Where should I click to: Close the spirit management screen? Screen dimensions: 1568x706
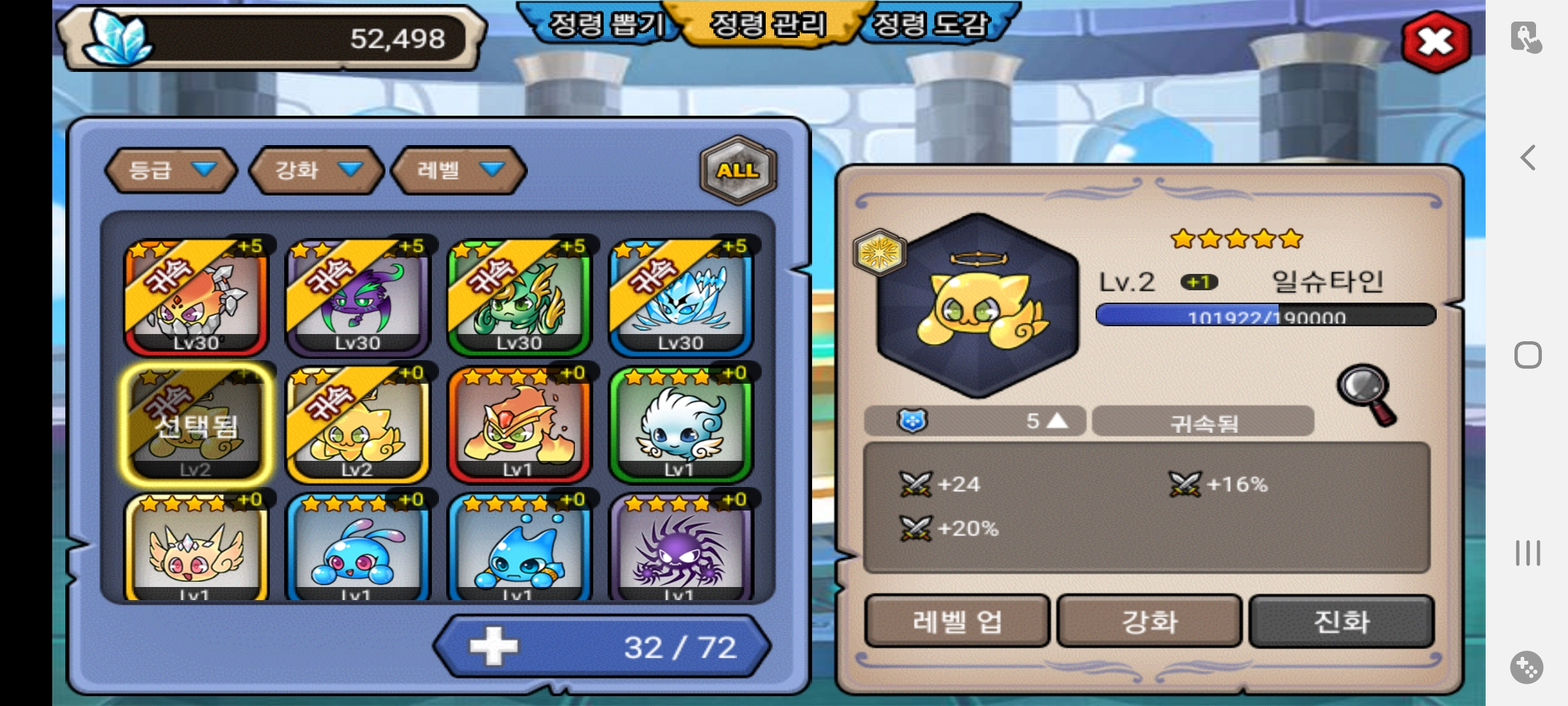[x=1435, y=42]
